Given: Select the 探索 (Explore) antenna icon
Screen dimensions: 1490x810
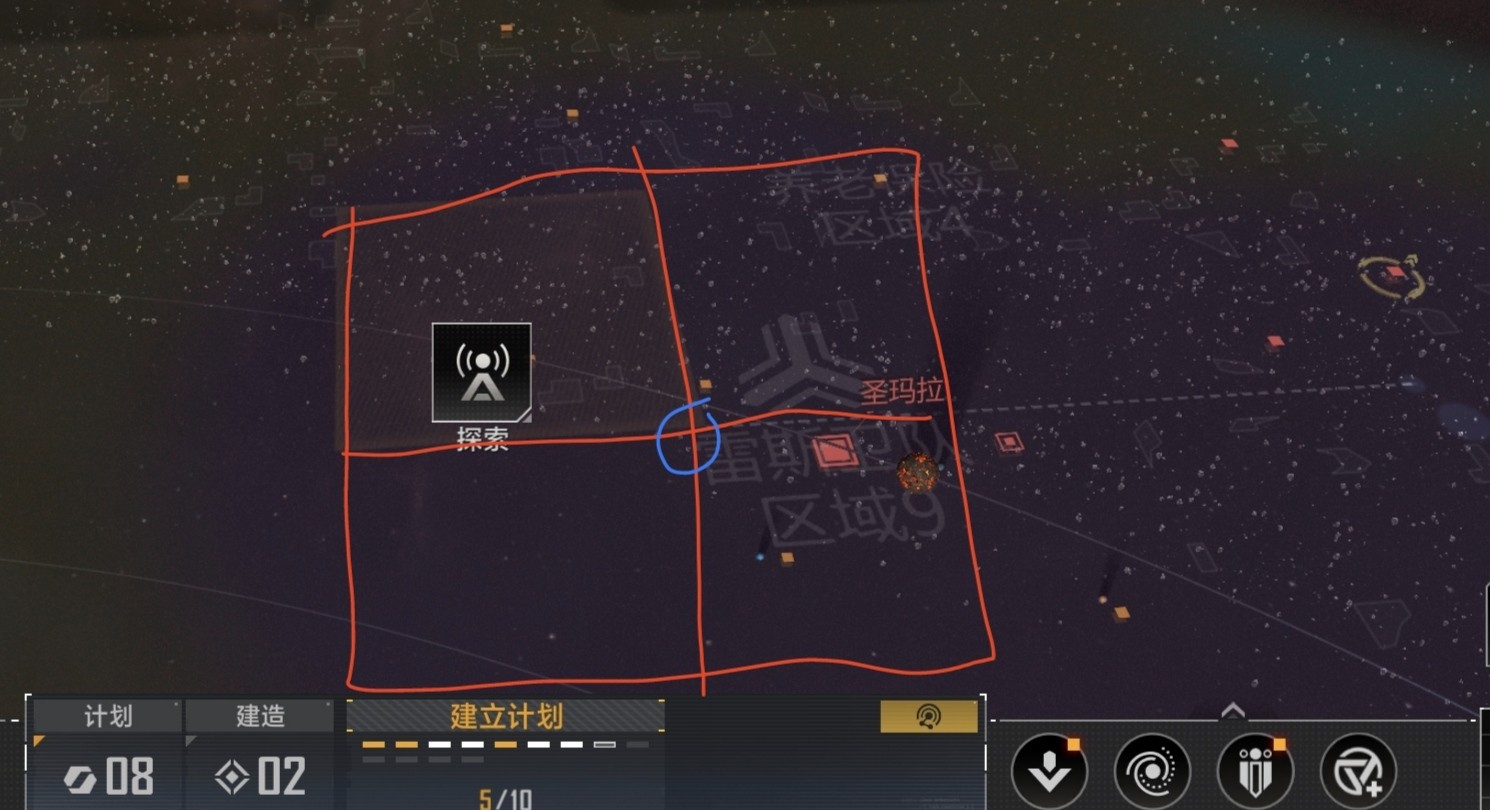Looking at the screenshot, I should [482, 372].
